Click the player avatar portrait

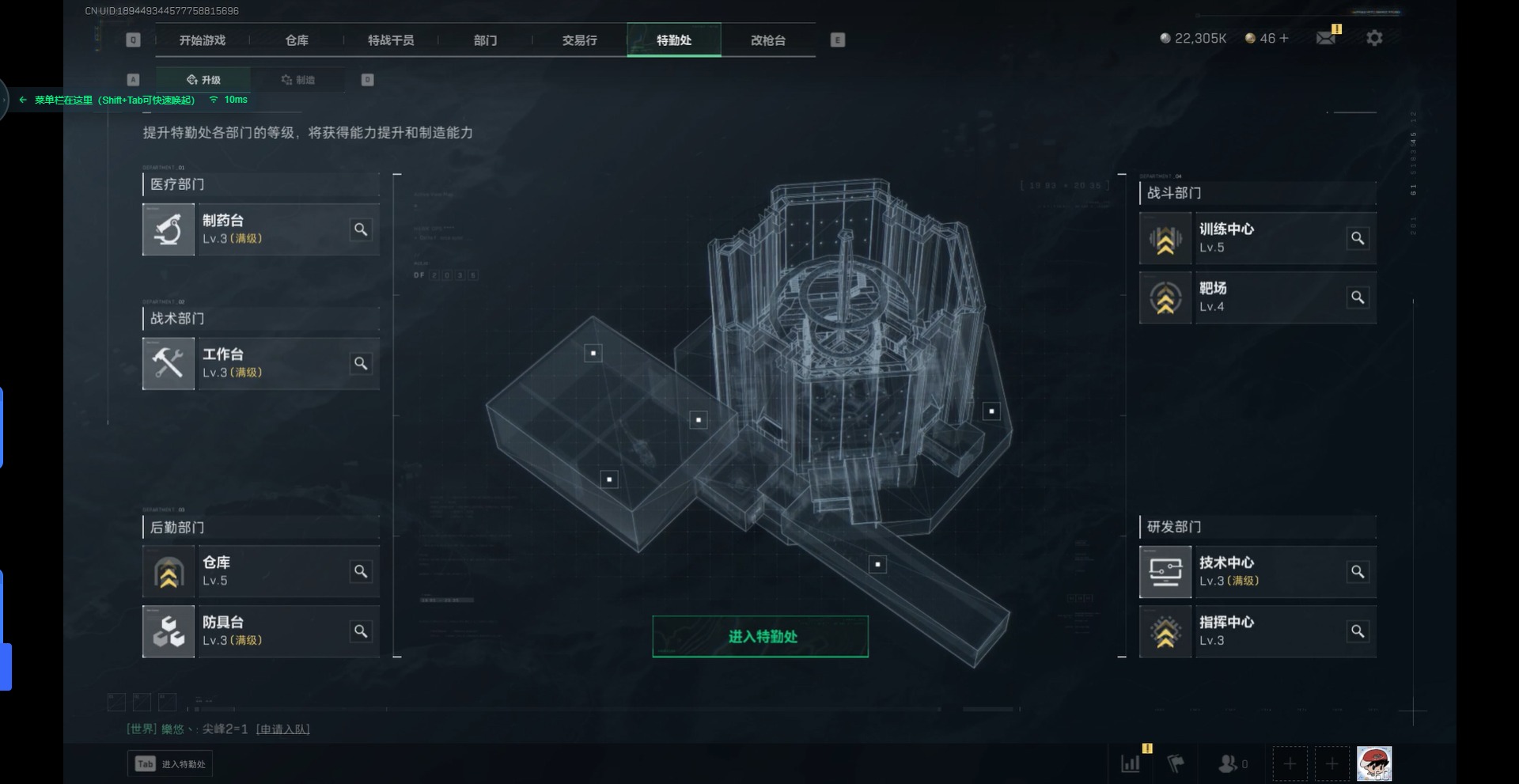[x=1374, y=764]
